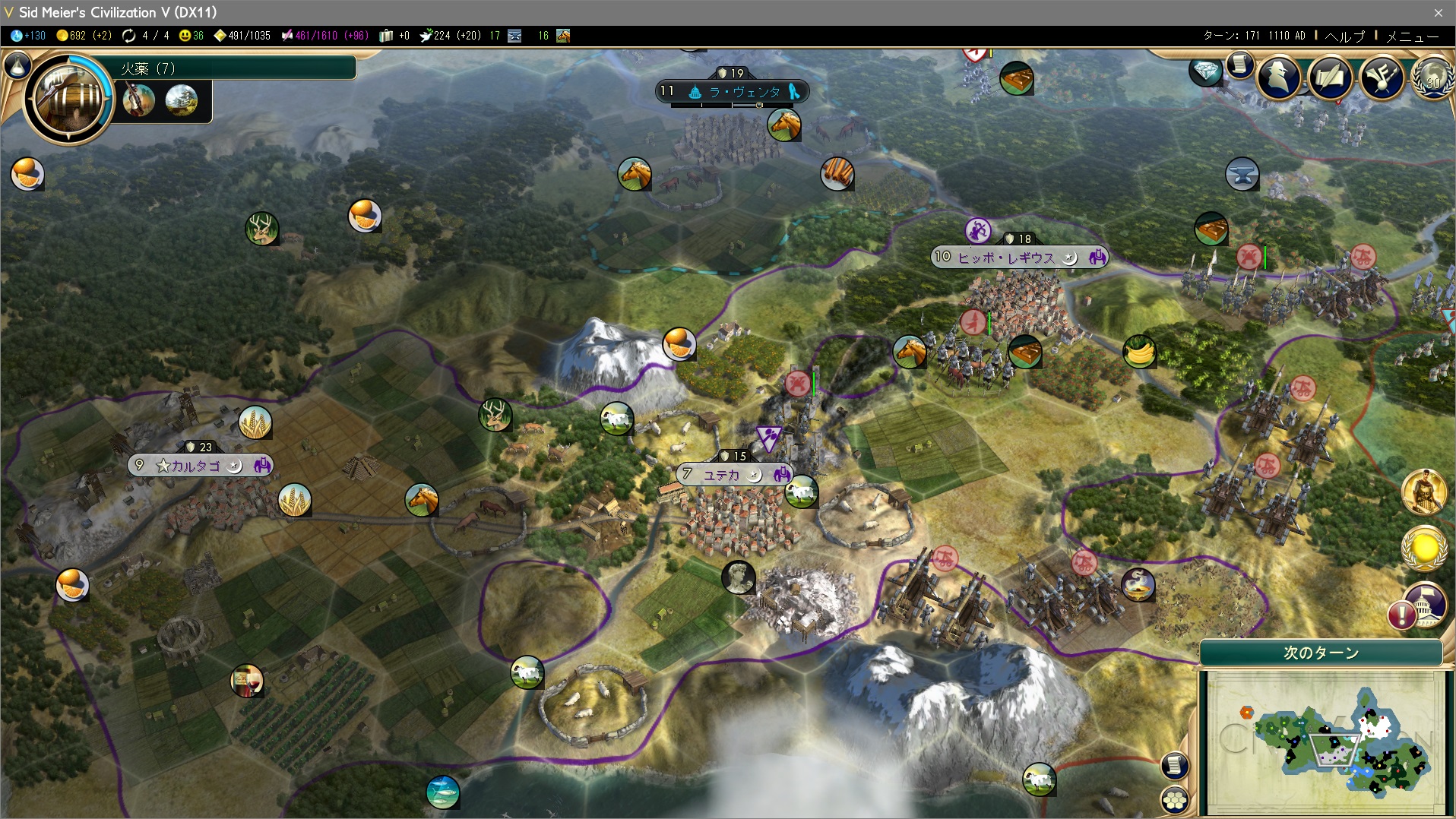Open the culture overview music-note button
This screenshot has width=1456, height=819.
1381,76
